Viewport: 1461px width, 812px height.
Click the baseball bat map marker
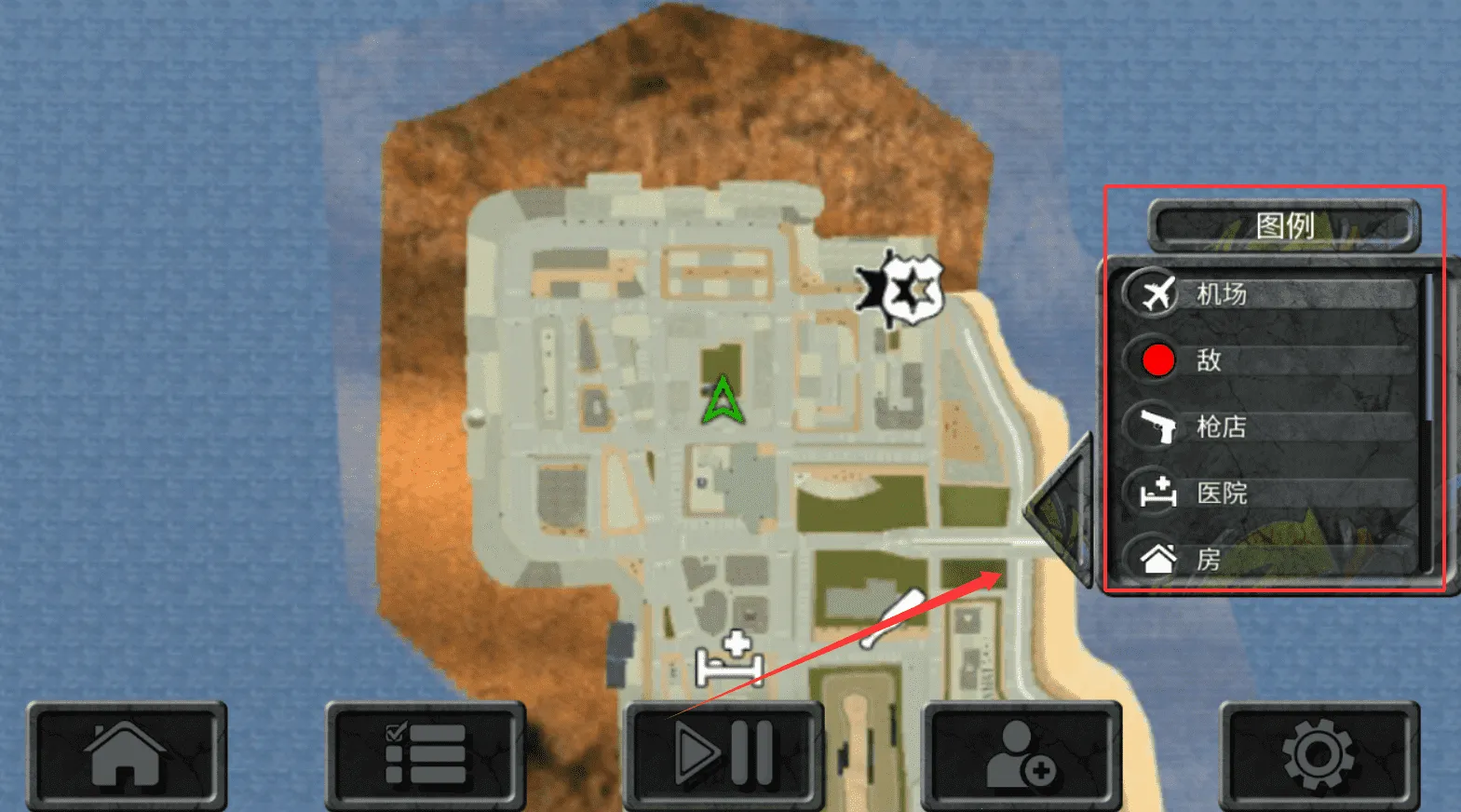tap(892, 619)
